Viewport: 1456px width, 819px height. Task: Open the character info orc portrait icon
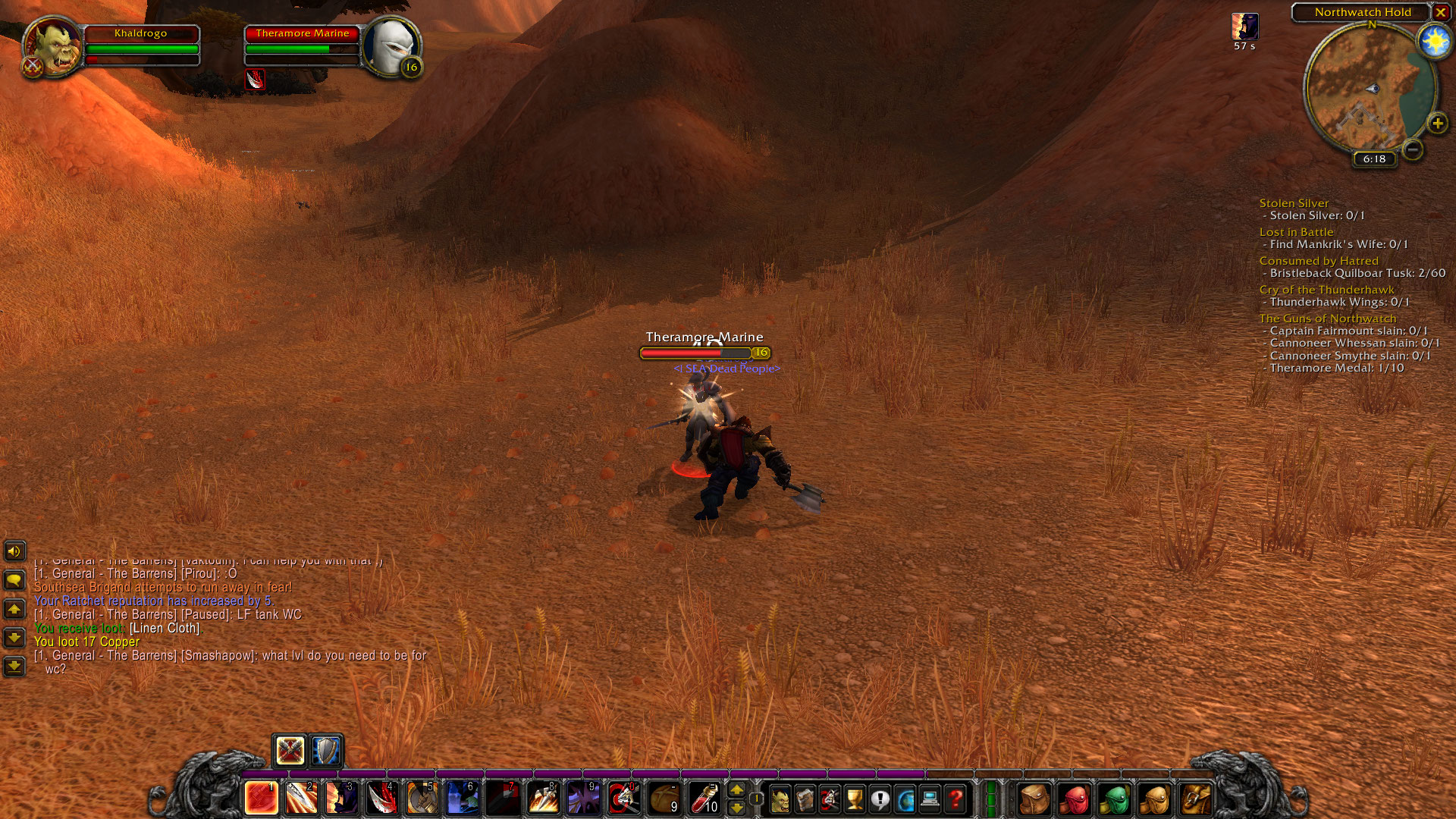[780, 800]
